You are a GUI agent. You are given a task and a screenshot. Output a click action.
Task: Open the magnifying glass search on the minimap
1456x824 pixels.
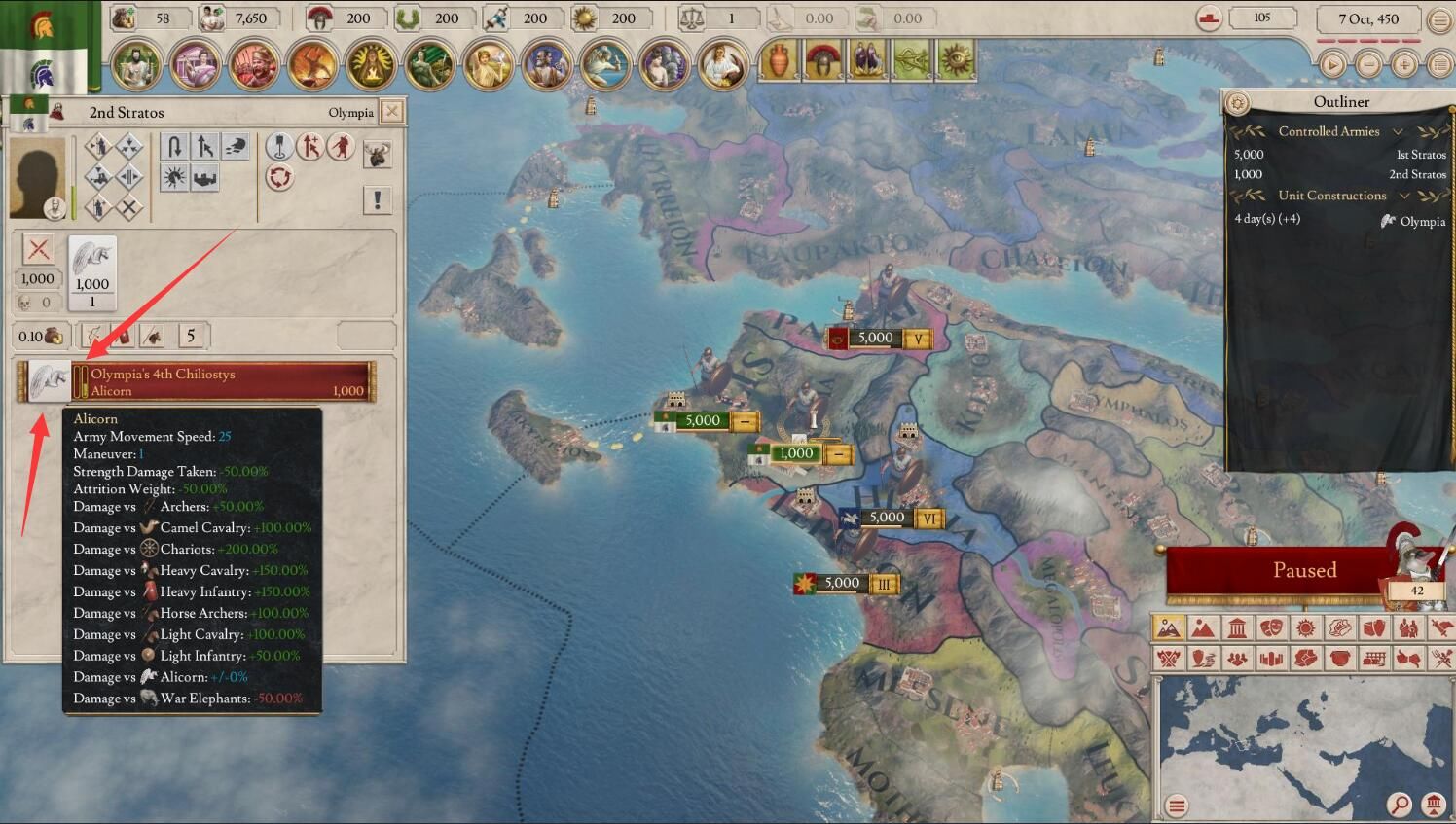point(1400,805)
